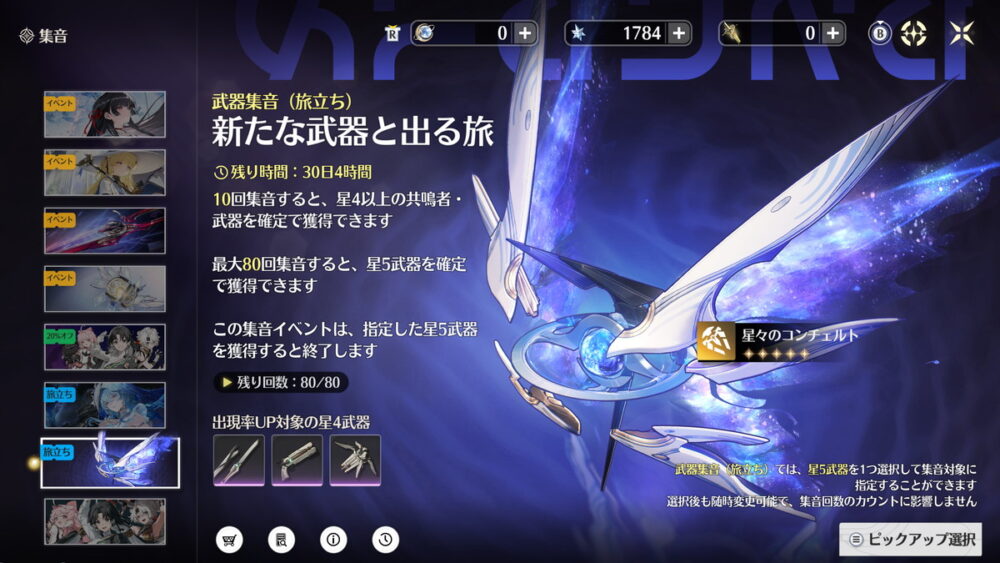Show the info details icon

tap(333, 540)
